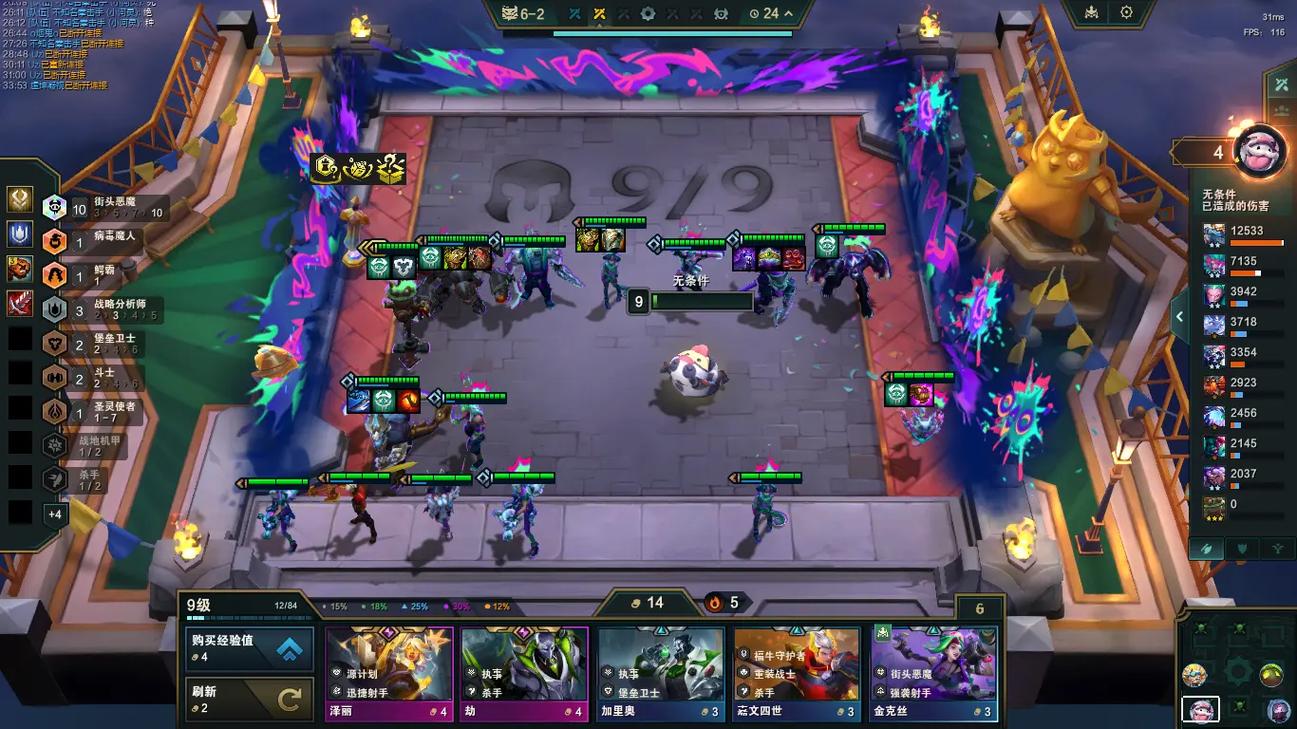1297x729 pixels.
Task: Collapse the damage panel with the side arrow
Action: [1180, 317]
